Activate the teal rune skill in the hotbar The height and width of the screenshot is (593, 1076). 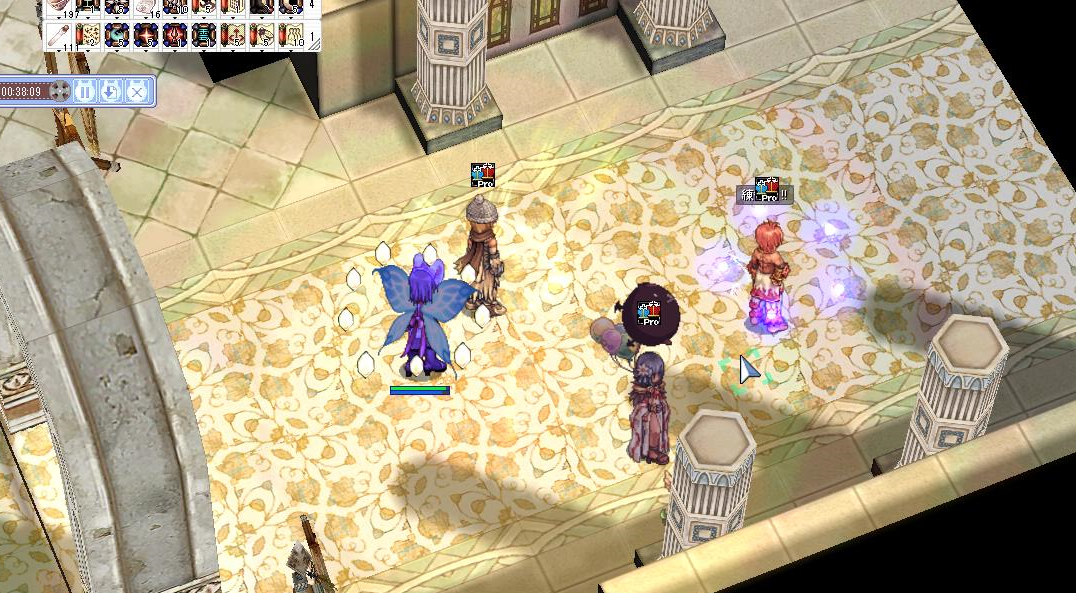pos(204,35)
